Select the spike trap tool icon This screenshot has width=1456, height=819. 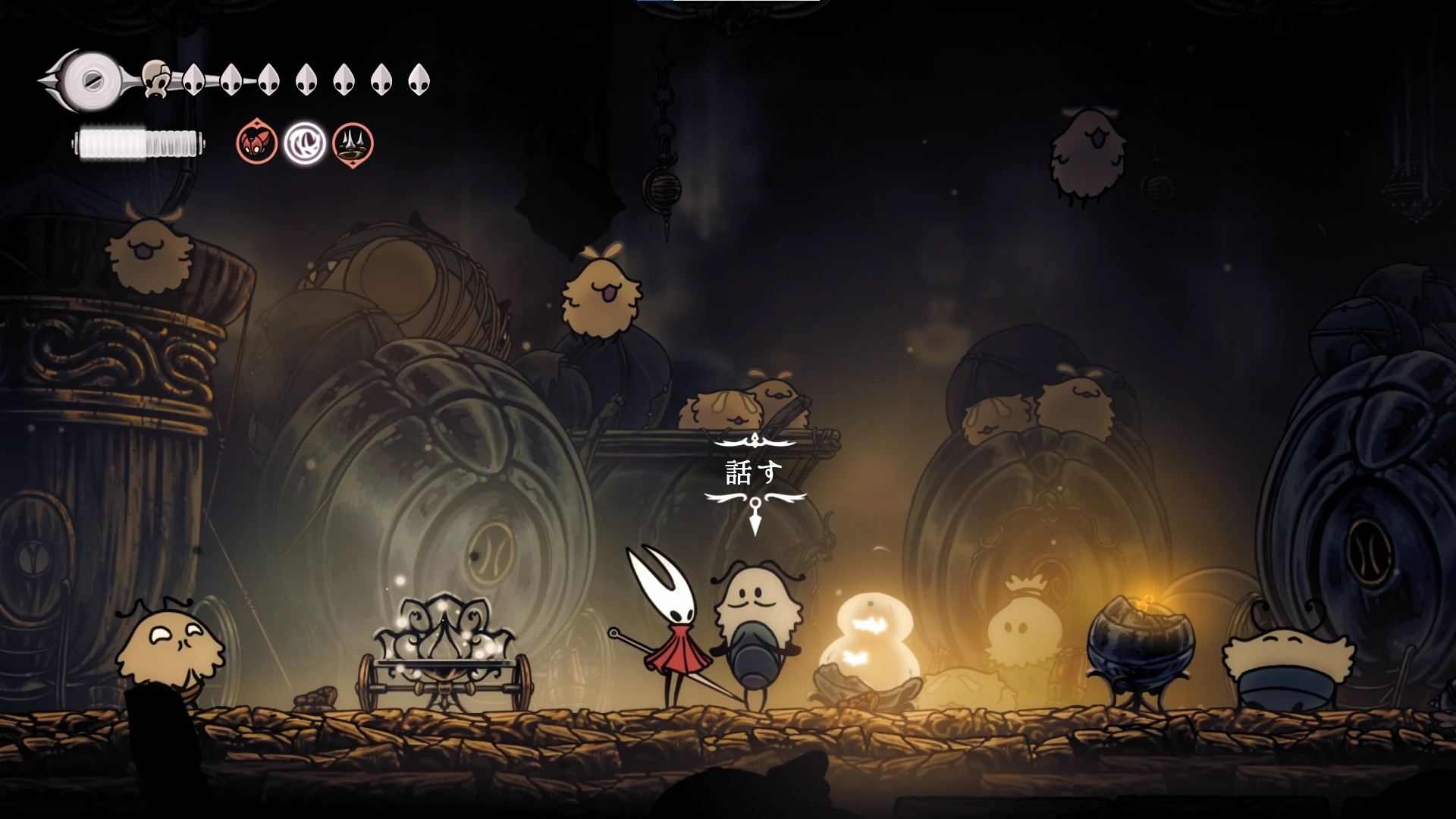coord(353,143)
